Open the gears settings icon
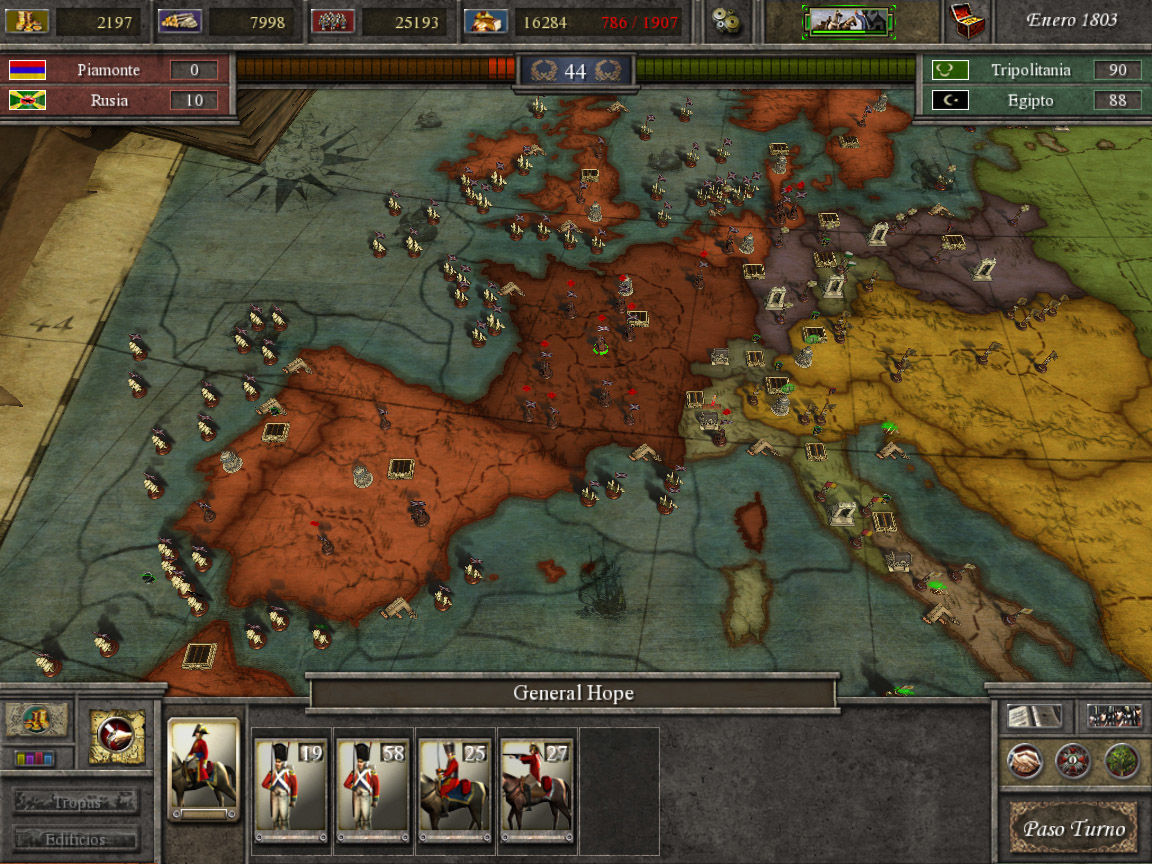This screenshot has height=864, width=1152. click(727, 21)
